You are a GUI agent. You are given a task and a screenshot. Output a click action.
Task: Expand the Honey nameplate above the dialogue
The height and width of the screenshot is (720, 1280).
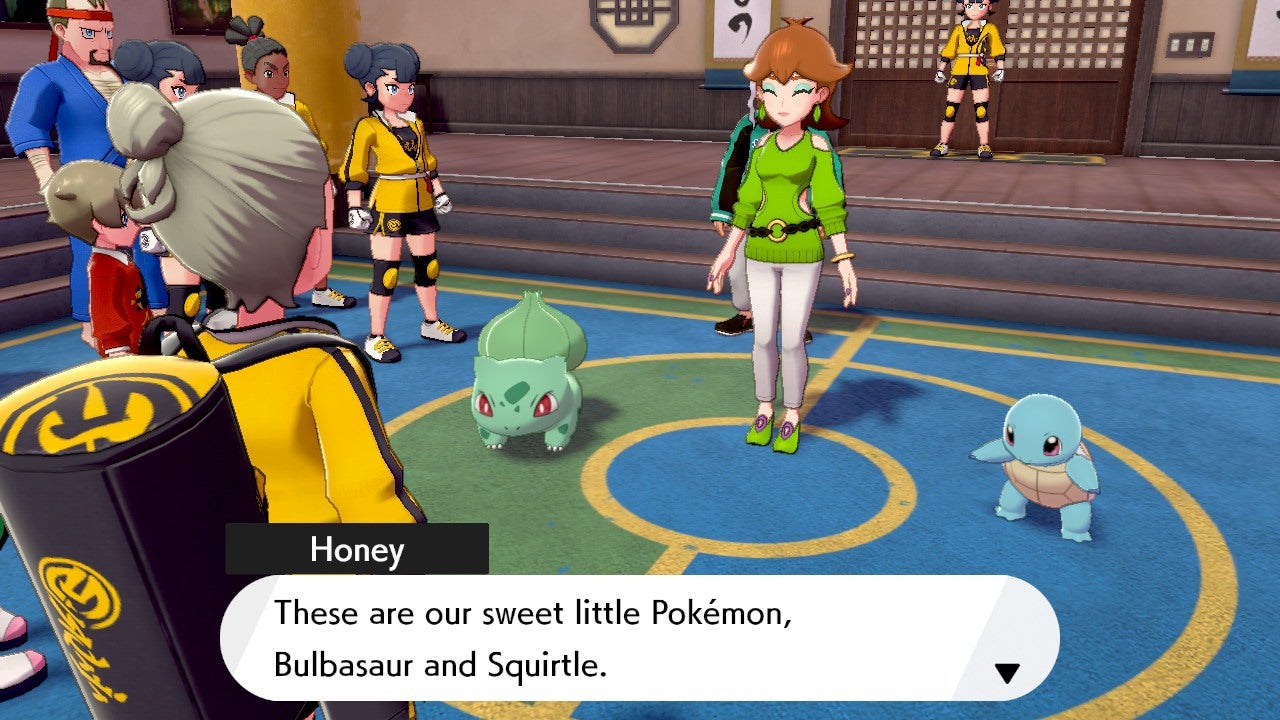tap(356, 549)
